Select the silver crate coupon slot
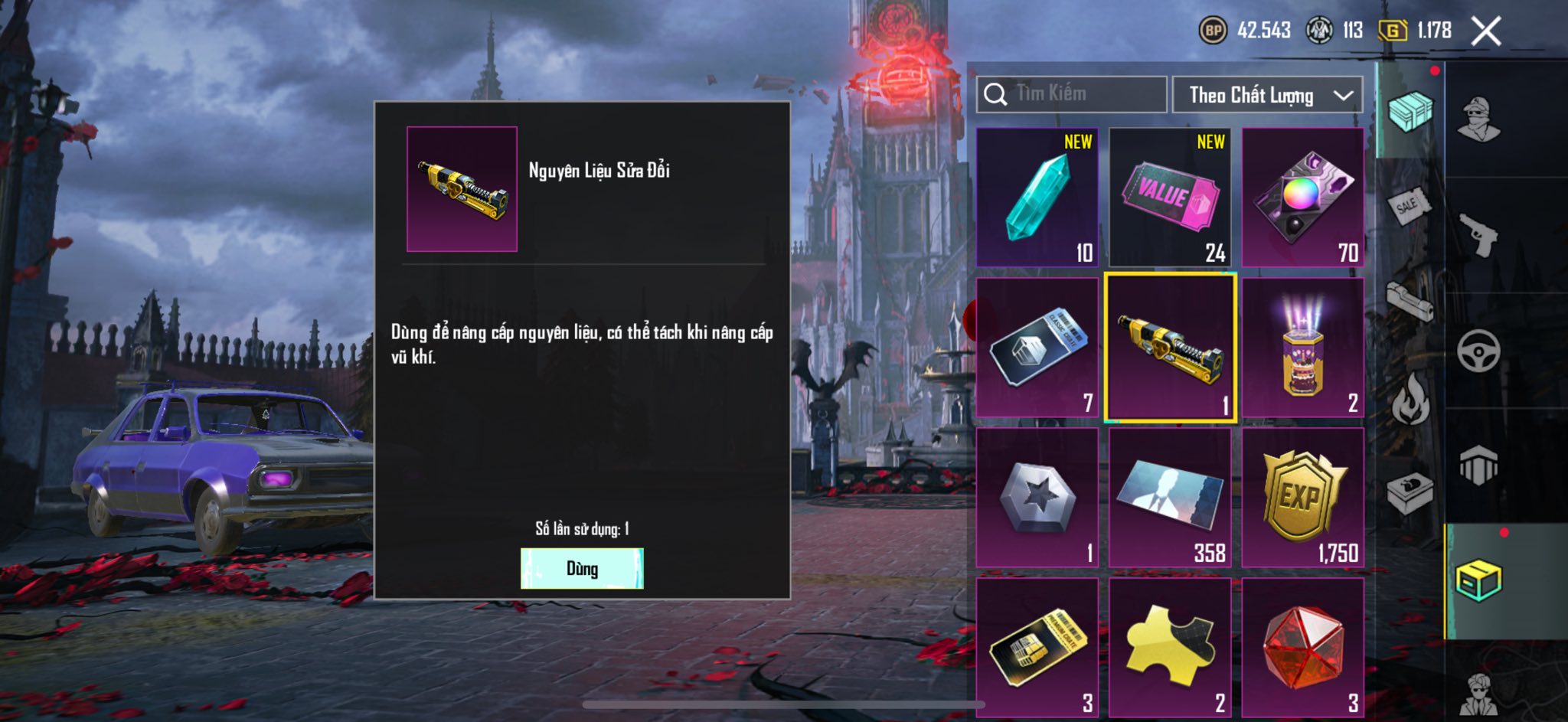Viewport: 1568px width, 722px height. (1037, 348)
